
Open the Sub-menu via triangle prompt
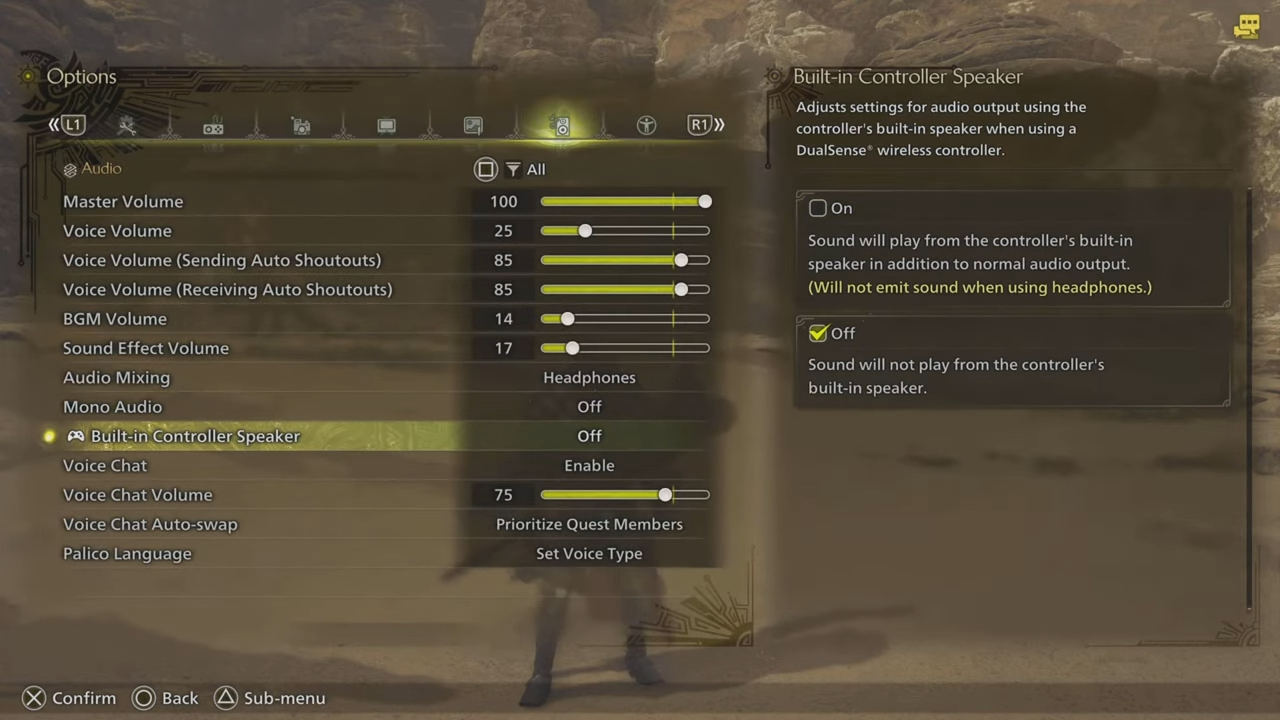coord(269,698)
